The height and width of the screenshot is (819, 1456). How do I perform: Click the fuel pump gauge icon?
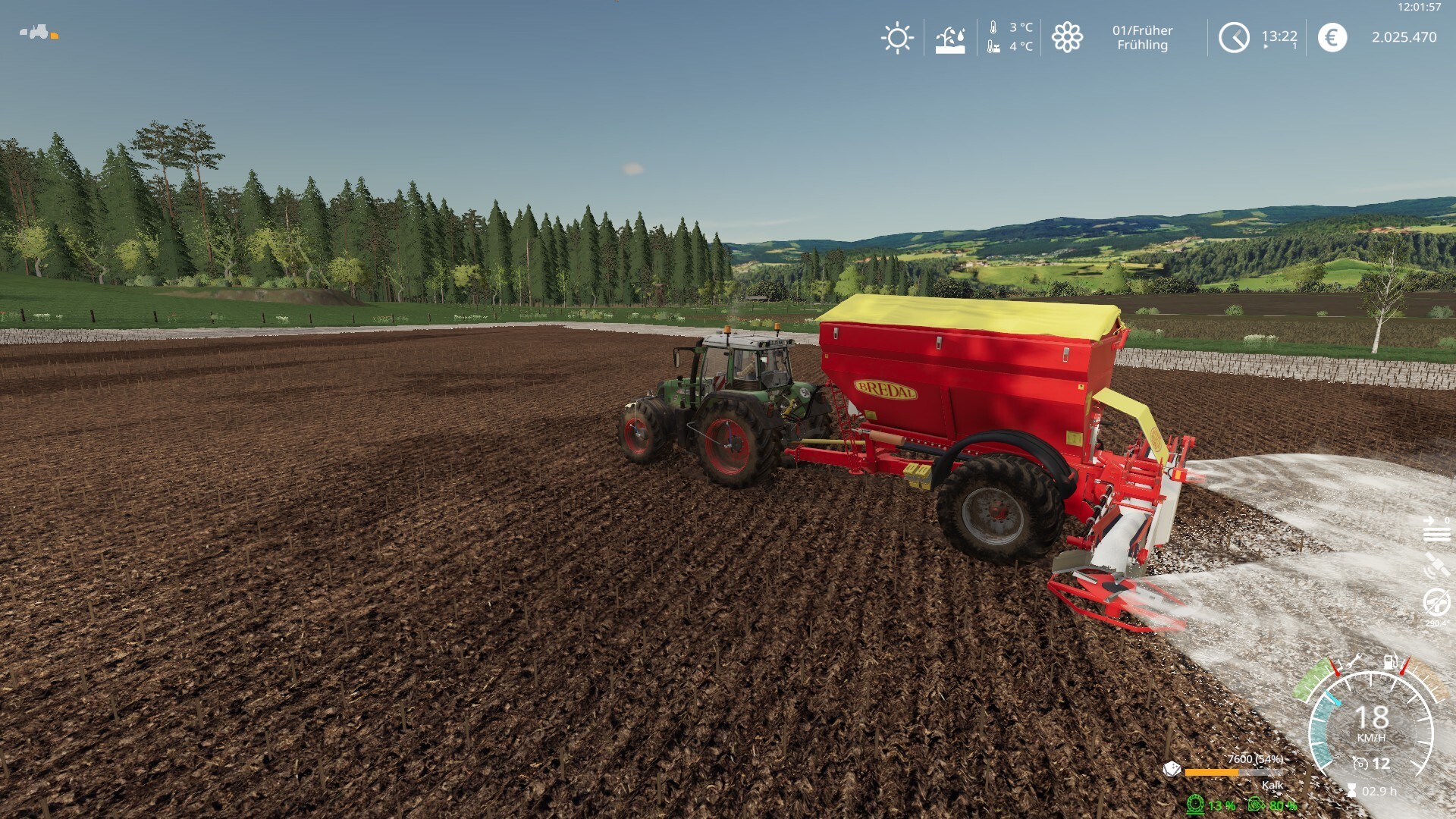click(1390, 662)
